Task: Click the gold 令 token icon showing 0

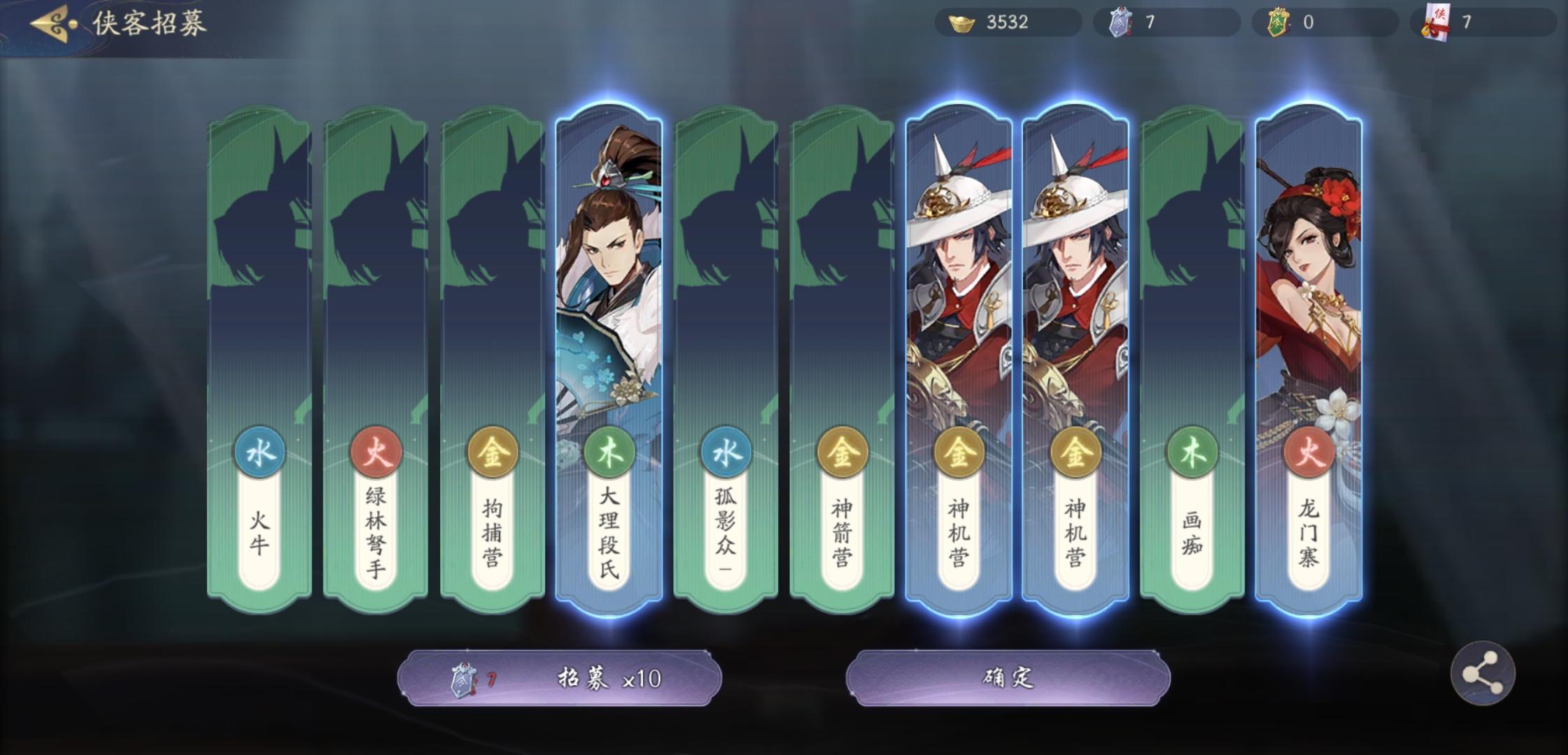Action: pyautogui.click(x=1279, y=21)
